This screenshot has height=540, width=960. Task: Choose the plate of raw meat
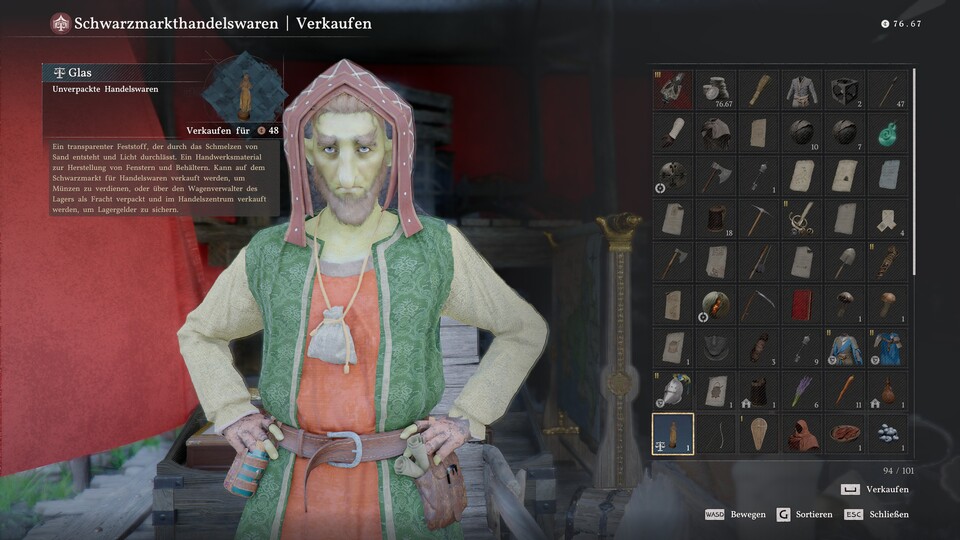click(845, 434)
